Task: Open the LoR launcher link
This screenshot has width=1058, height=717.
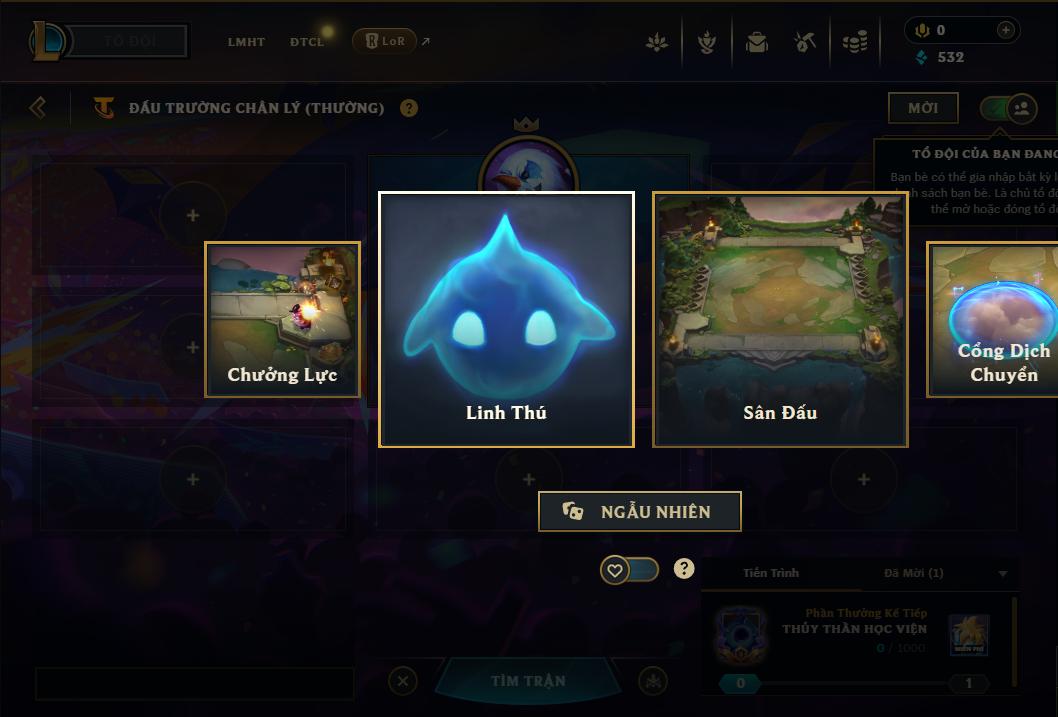Action: pyautogui.click(x=386, y=41)
